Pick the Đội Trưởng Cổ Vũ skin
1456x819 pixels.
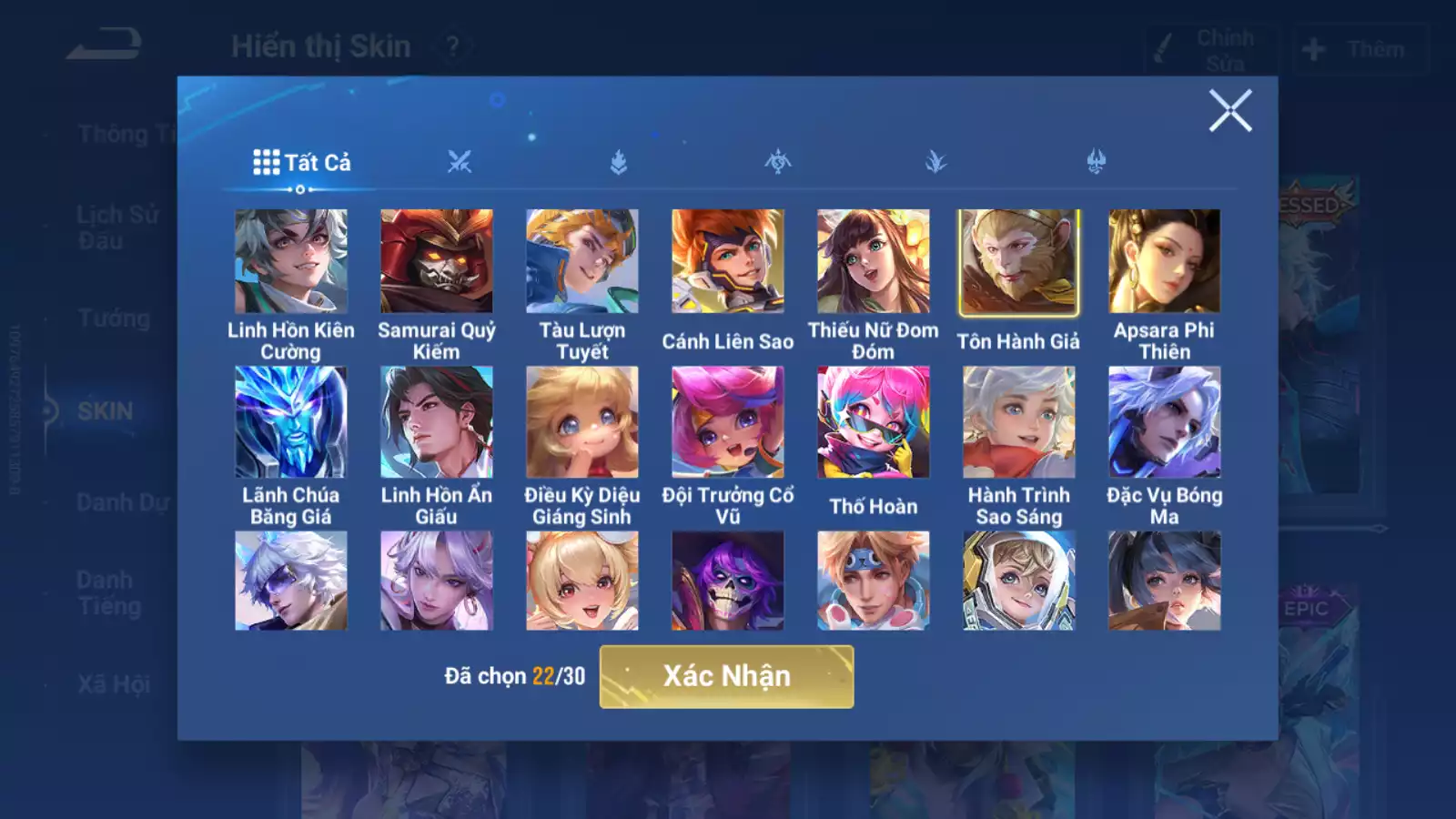[728, 422]
